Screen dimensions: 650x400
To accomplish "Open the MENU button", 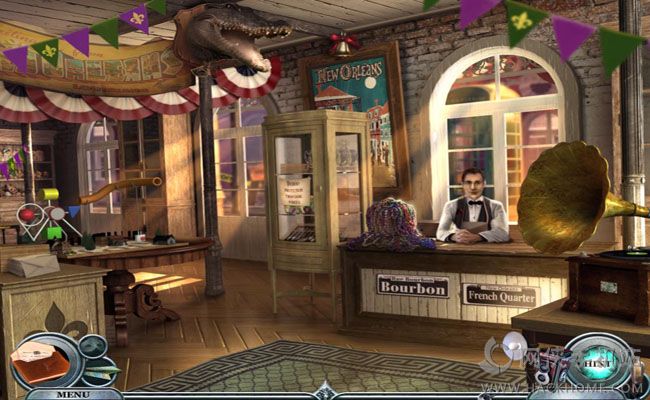I will click(71, 393).
